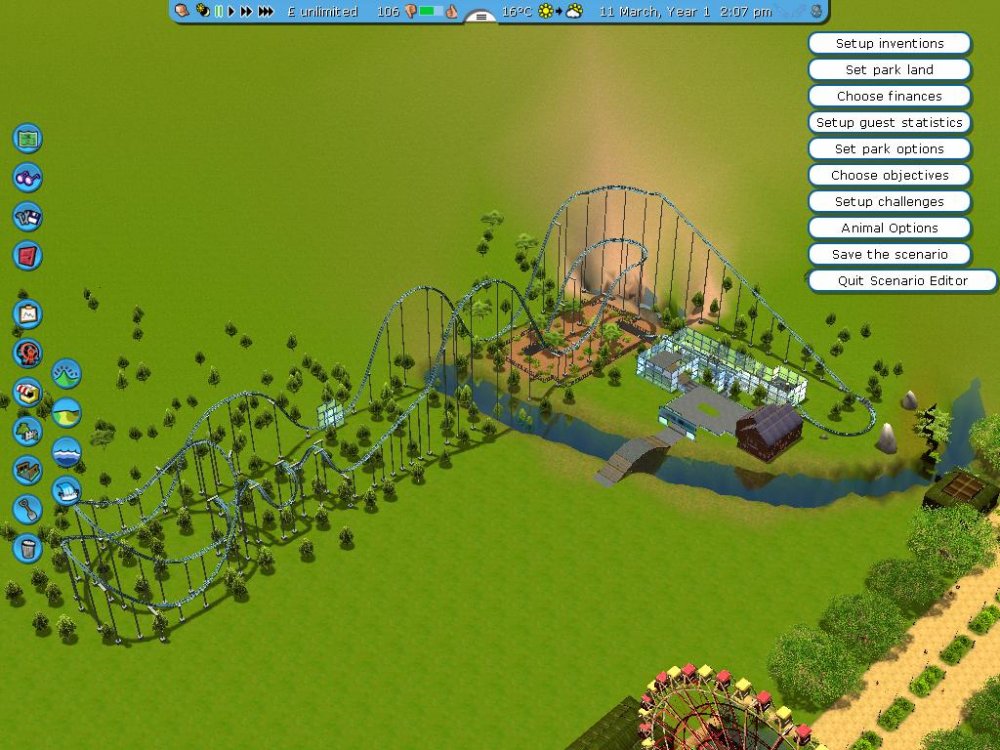Expand the top toolbar pull-down handle
Screen dimensions: 1000x750
(x=481, y=17)
